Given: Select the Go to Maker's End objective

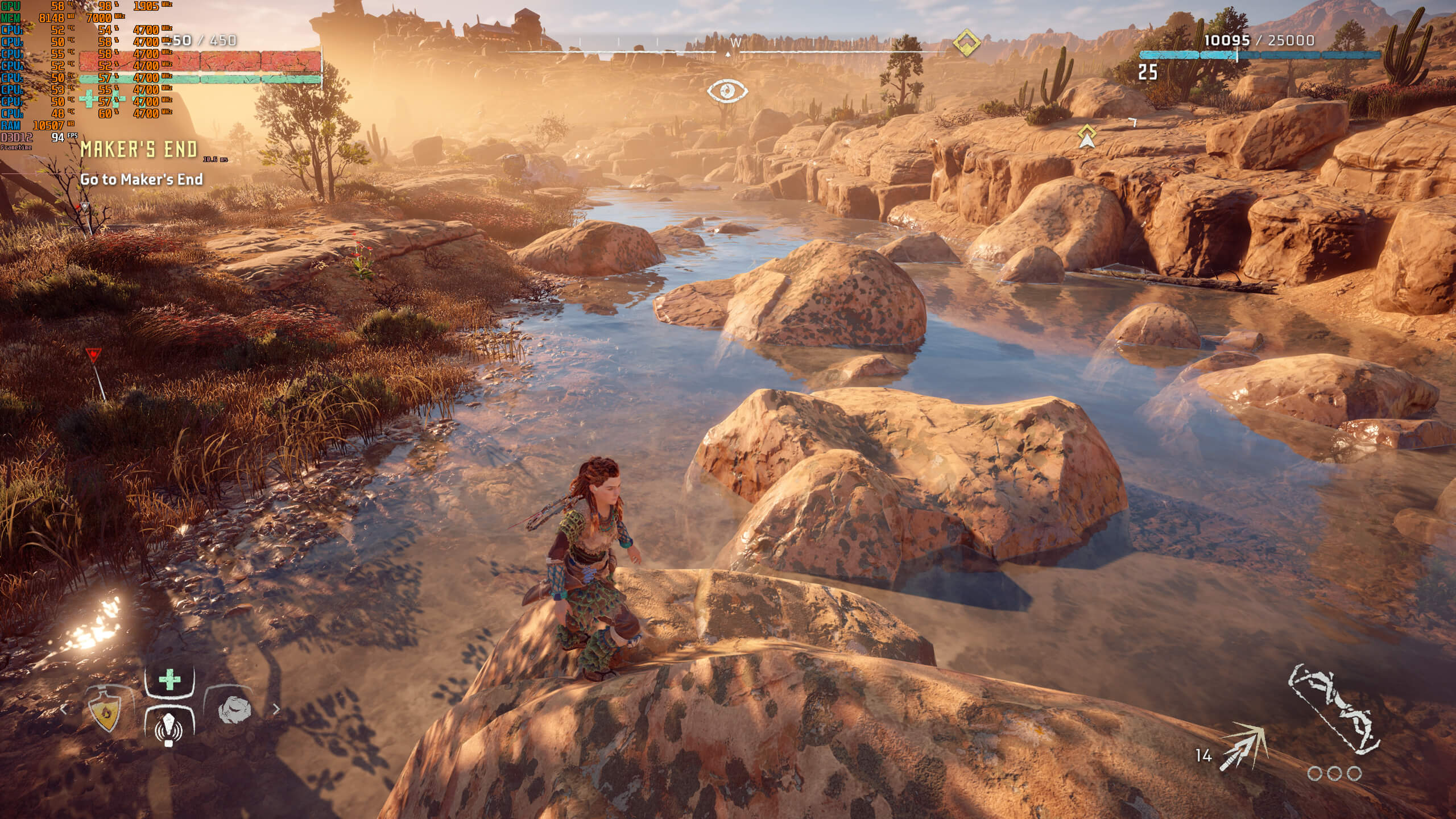Looking at the screenshot, I should [x=142, y=179].
